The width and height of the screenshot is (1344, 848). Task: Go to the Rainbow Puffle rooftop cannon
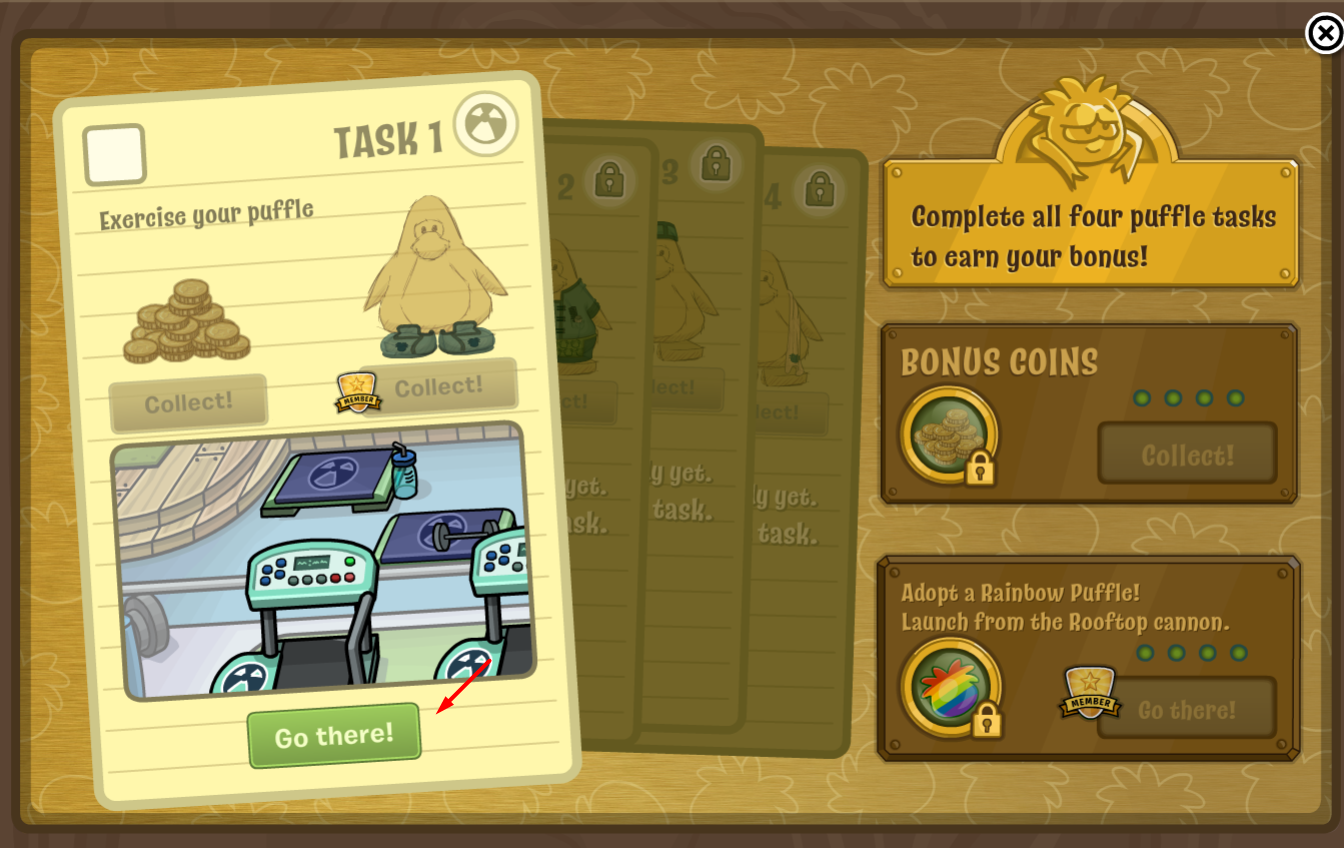point(1187,710)
